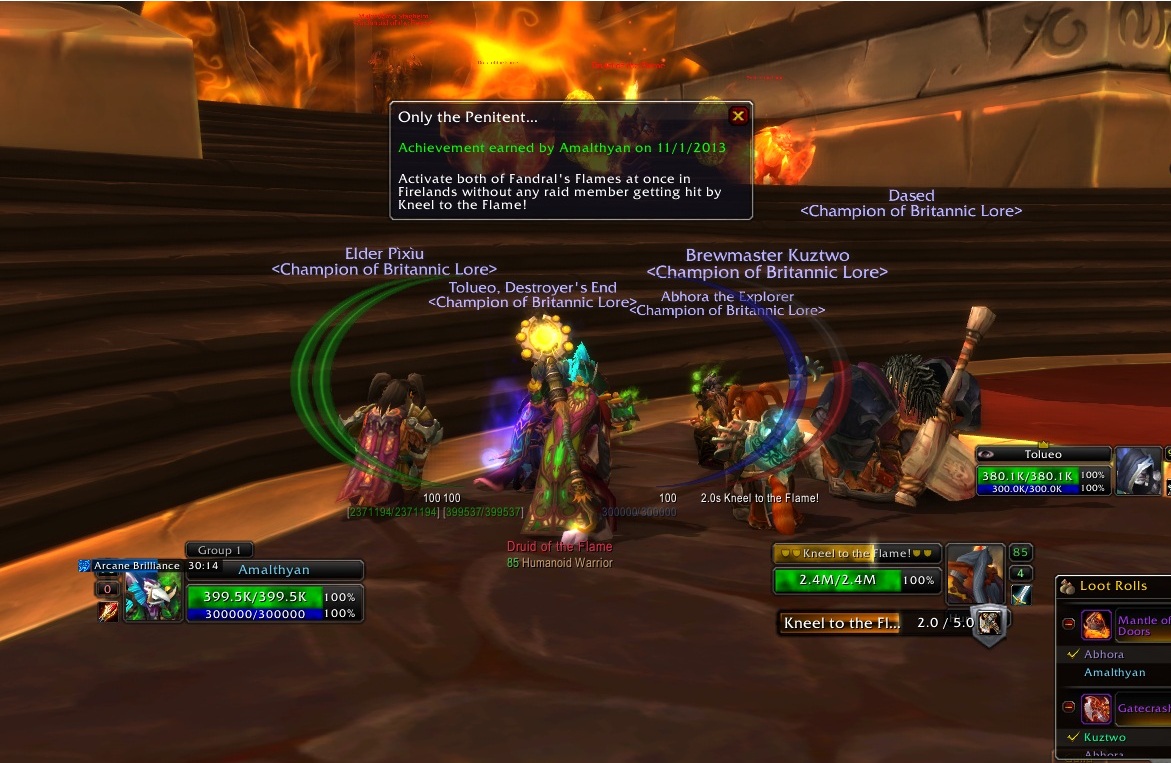Select the target portrait of the Druid
The width and height of the screenshot is (1171, 763).
pos(975,573)
